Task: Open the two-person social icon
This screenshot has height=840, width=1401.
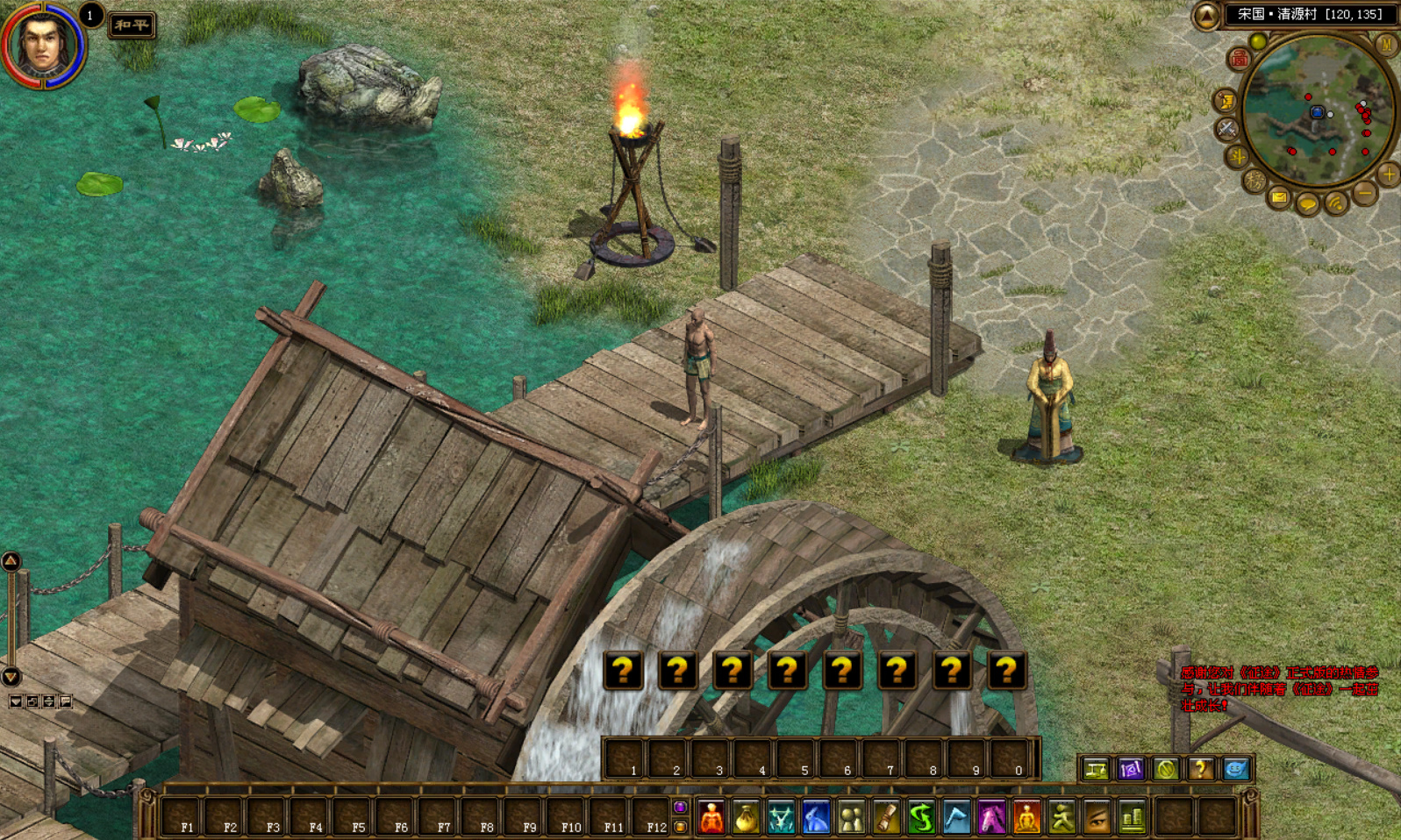Action: [x=851, y=818]
